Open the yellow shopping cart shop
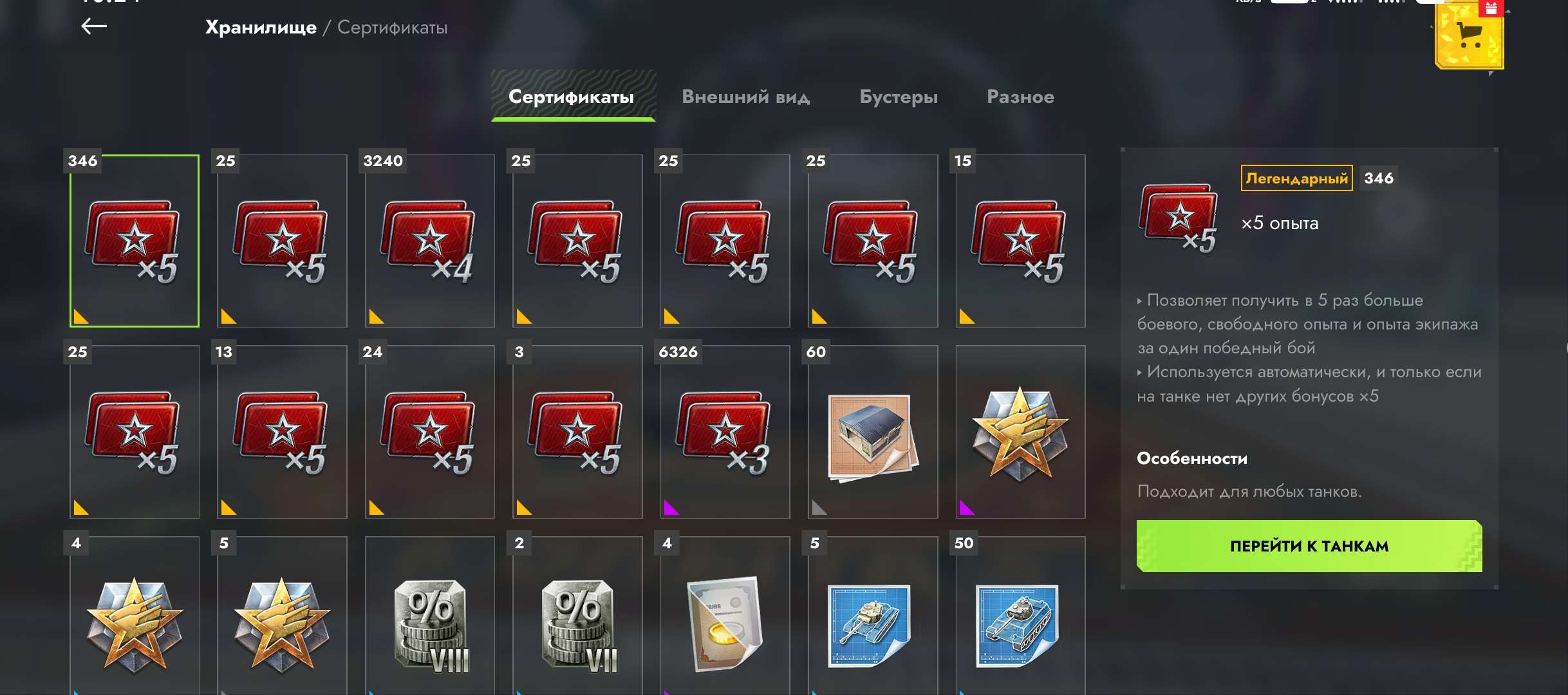This screenshot has height=695, width=1568. coord(1469,37)
